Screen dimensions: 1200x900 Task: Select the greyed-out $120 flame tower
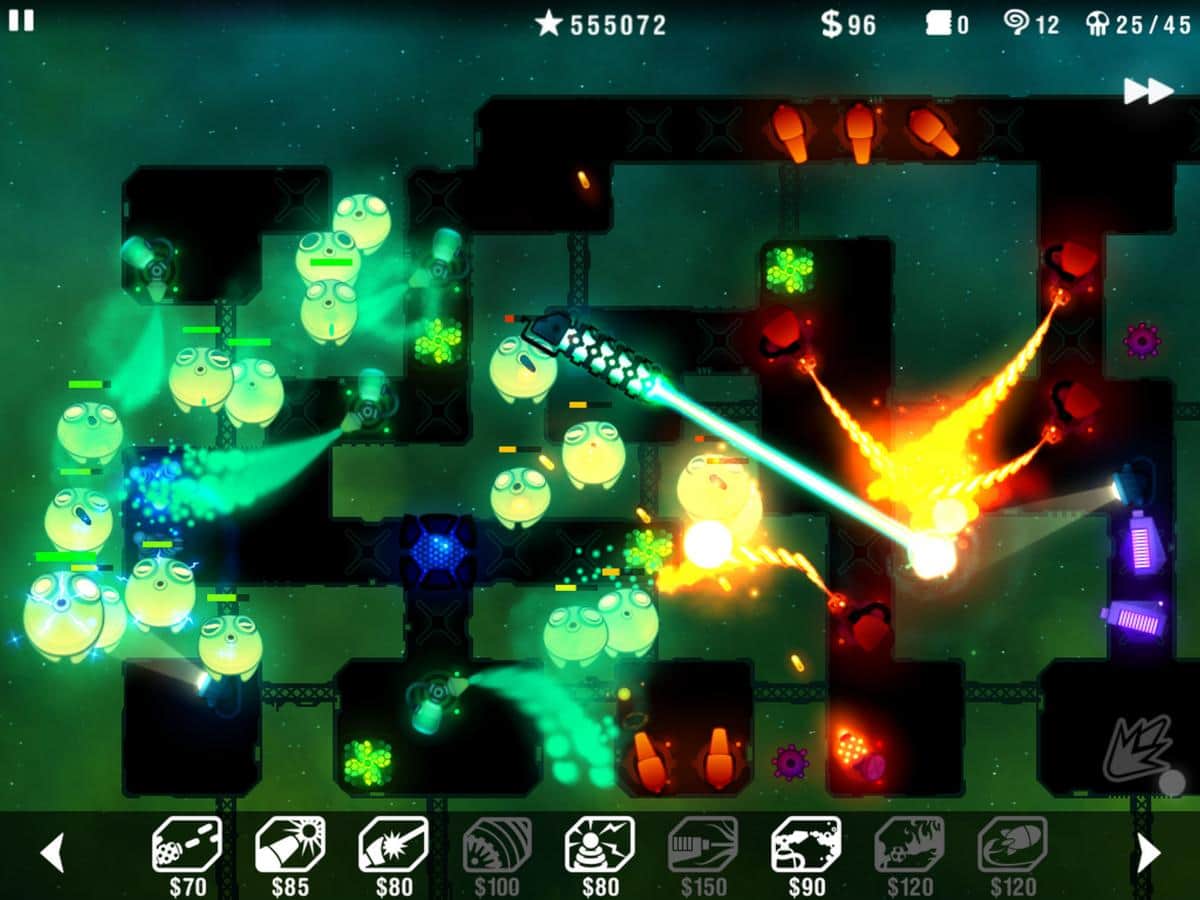[x=909, y=846]
